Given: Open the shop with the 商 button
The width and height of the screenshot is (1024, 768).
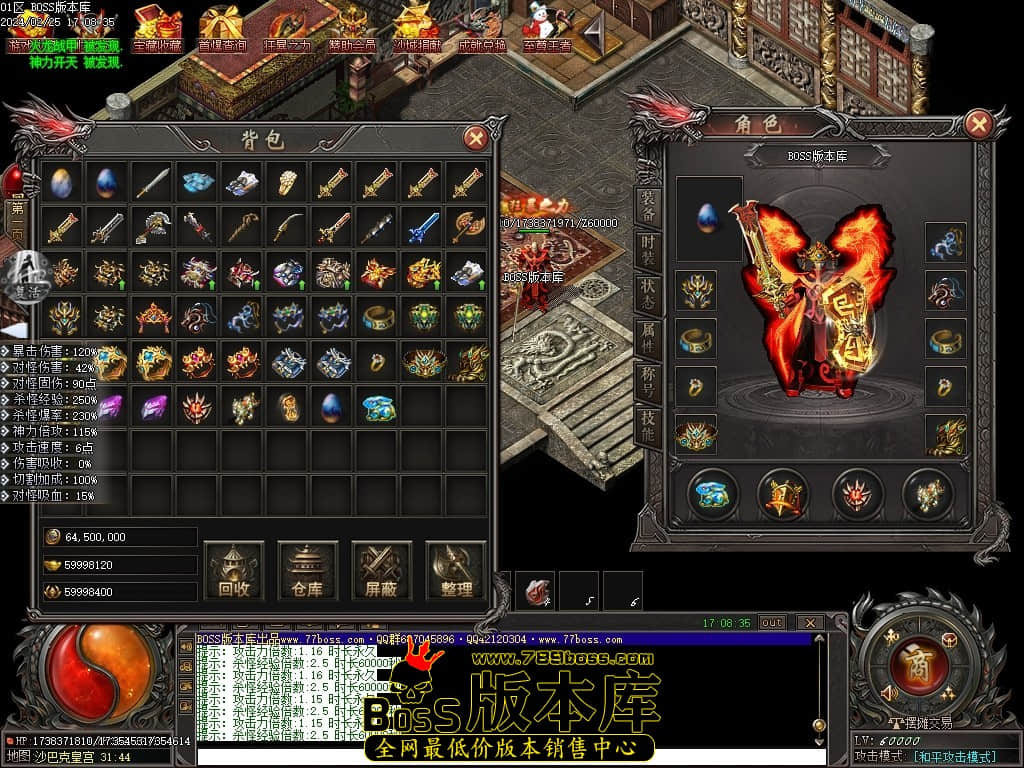Looking at the screenshot, I should point(913,665).
